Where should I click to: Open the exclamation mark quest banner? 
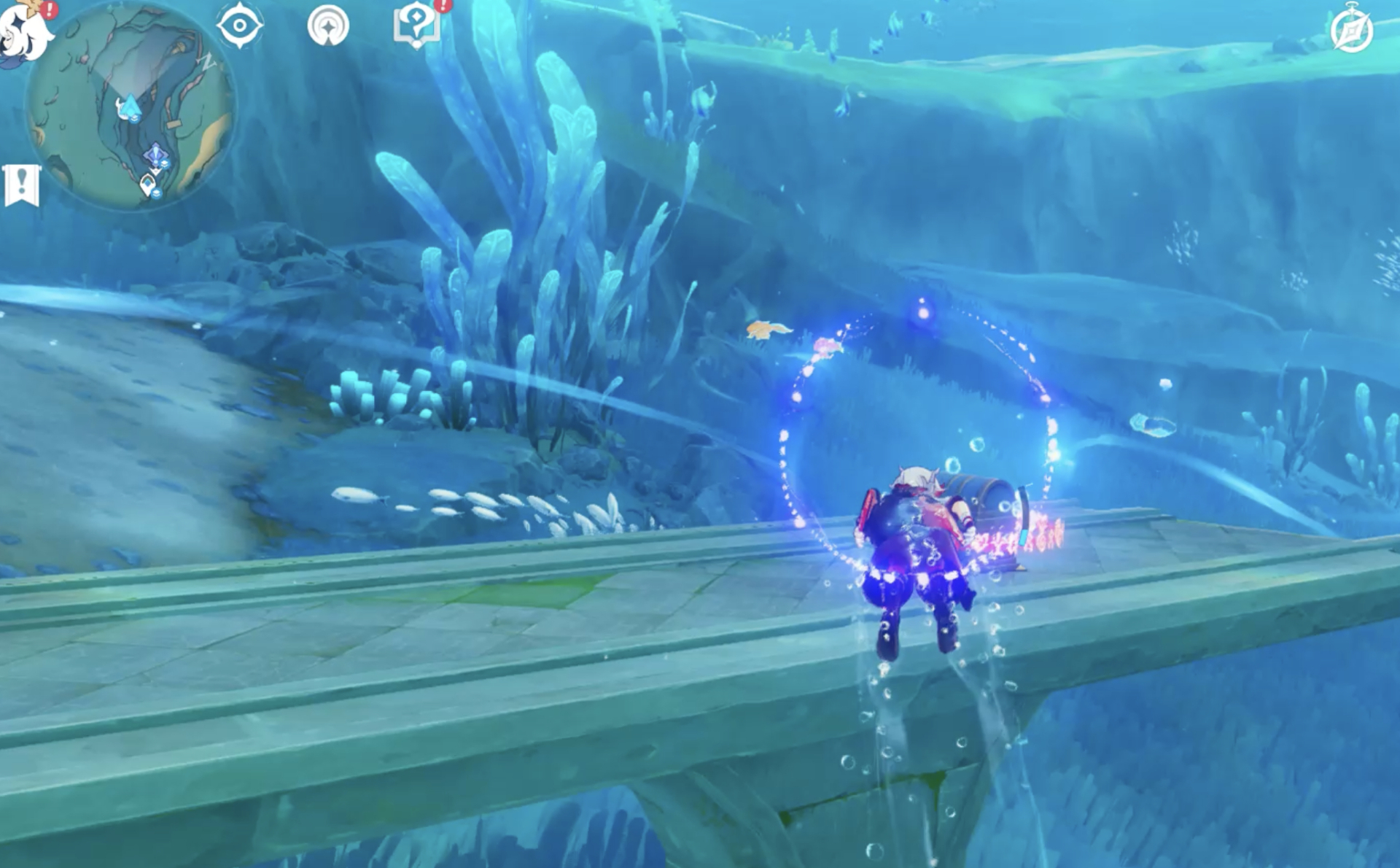tap(22, 185)
